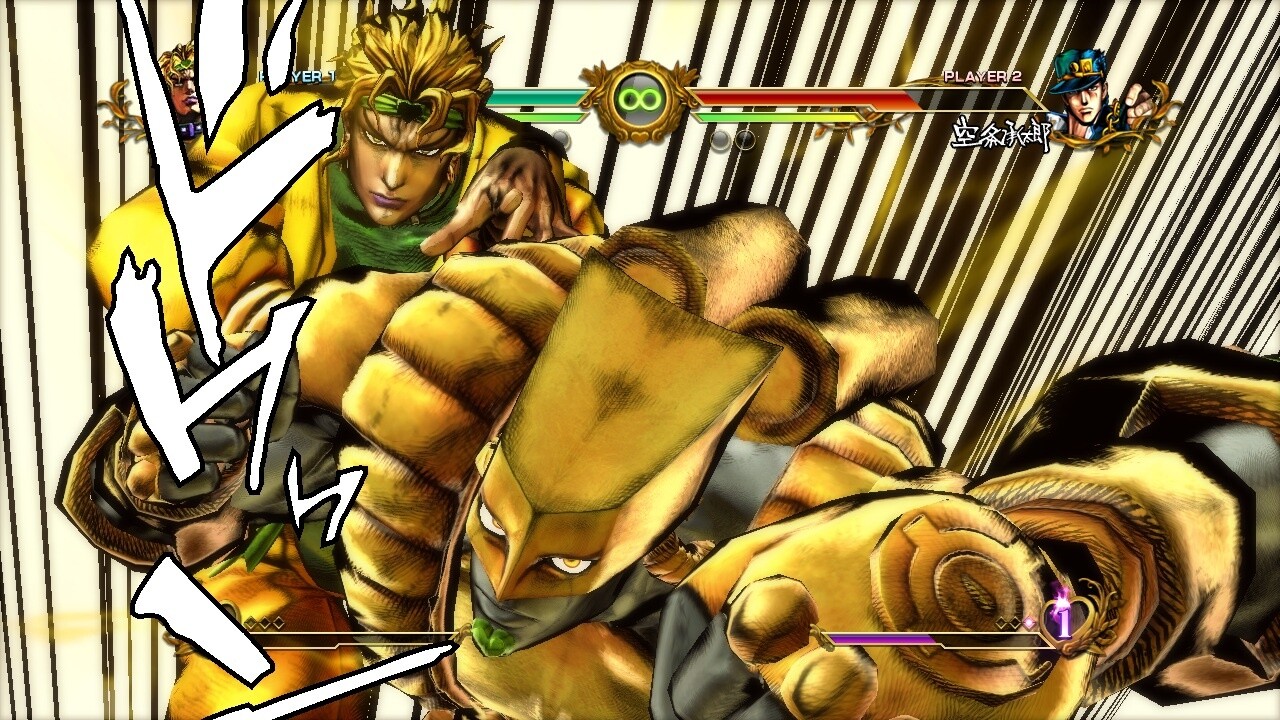Click the golden heart ornament under the timer

[x=637, y=133]
